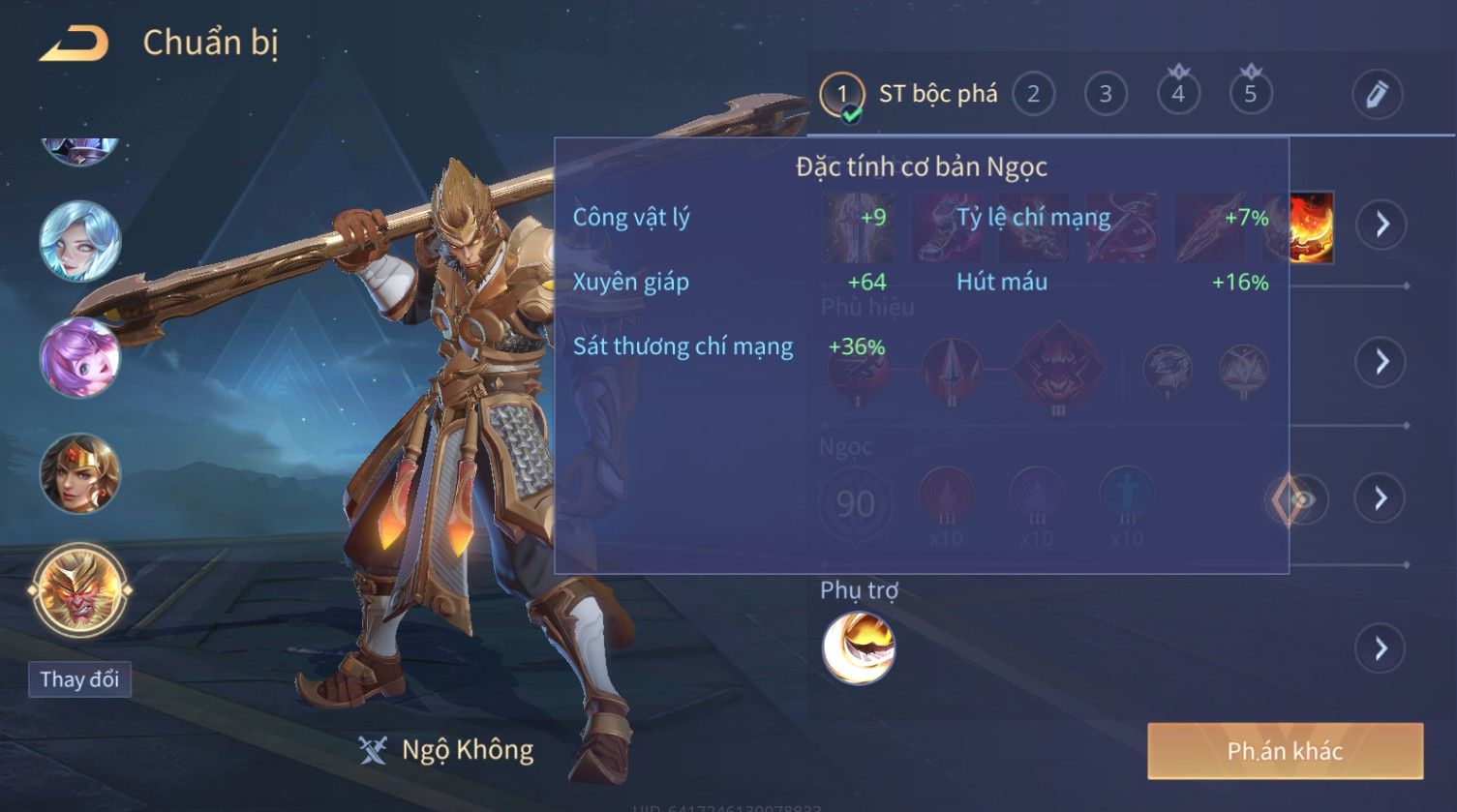This screenshot has height=812, width=1457.
Task: Pick the purple-haired hero portrait
Action: (x=80, y=357)
